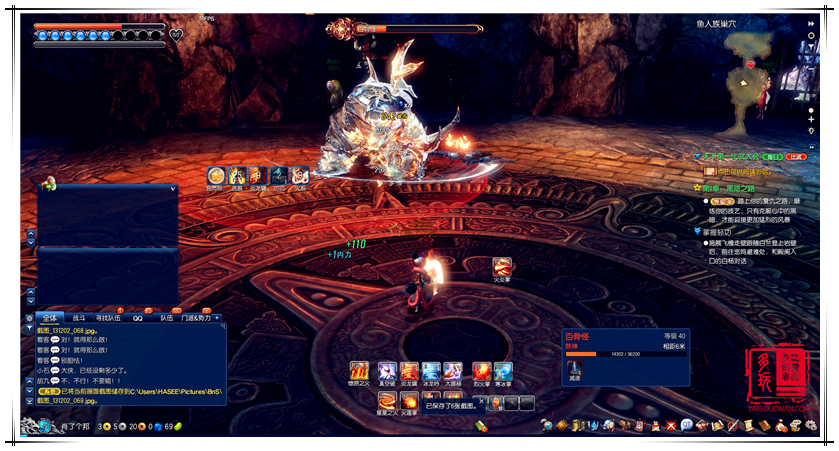Viewport: 839px width, 451px height.
Task: Open the 门派&势力 chat tab
Action: 195,317
